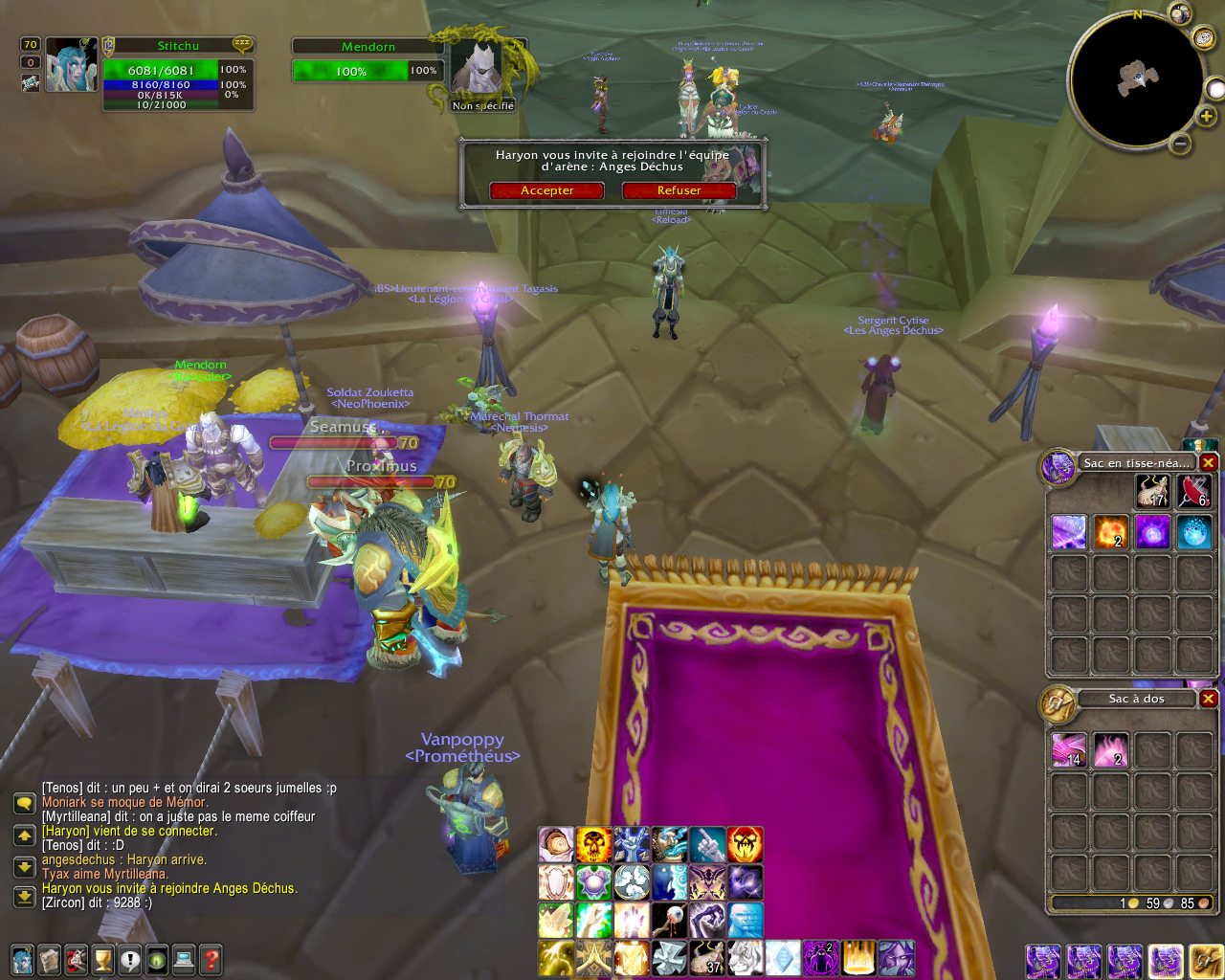Select the orange fire item in the bag
Image resolution: width=1225 pixels, height=980 pixels.
1111,531
